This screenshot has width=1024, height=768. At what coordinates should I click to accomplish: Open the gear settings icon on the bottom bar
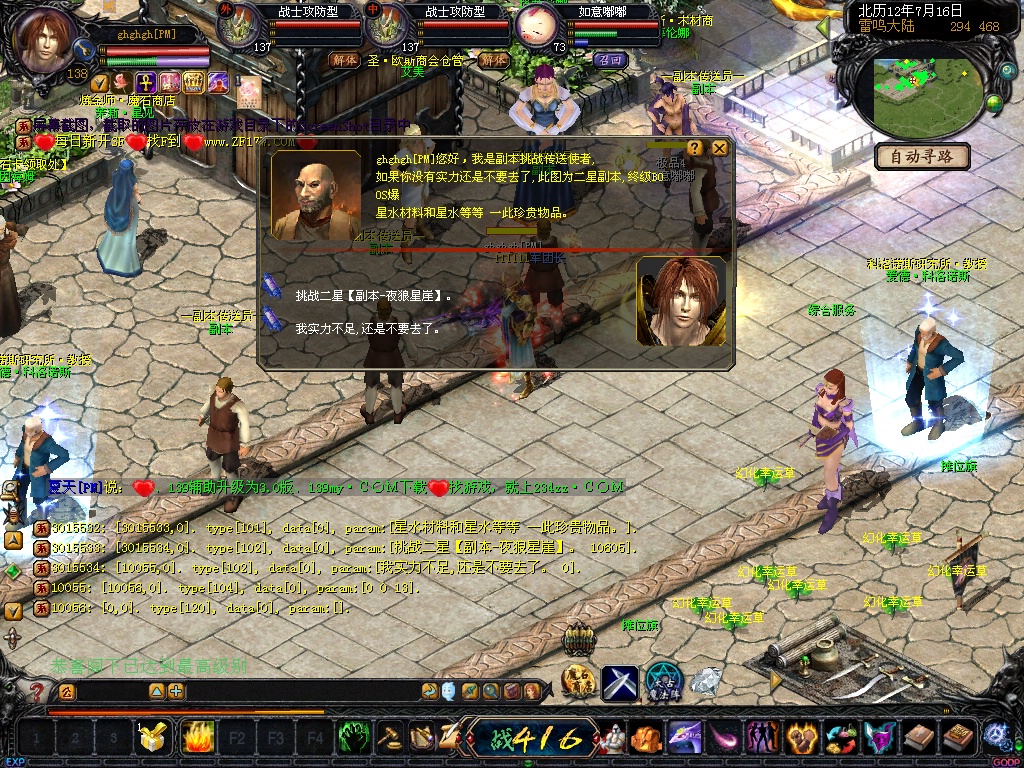point(994,735)
